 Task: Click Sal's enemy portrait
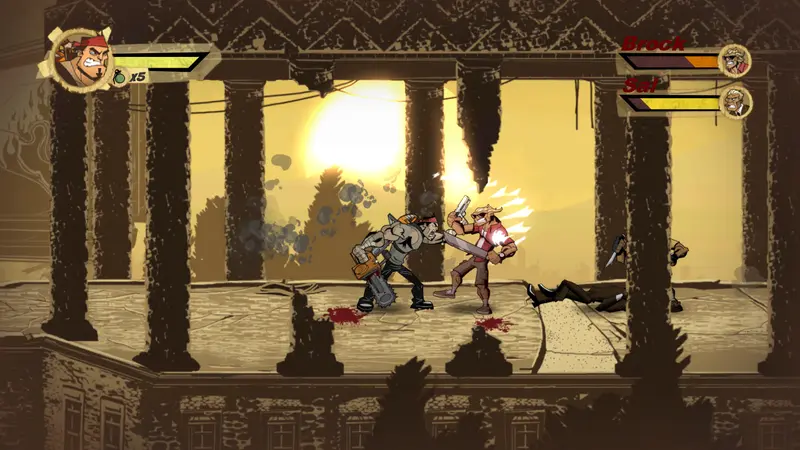736,101
